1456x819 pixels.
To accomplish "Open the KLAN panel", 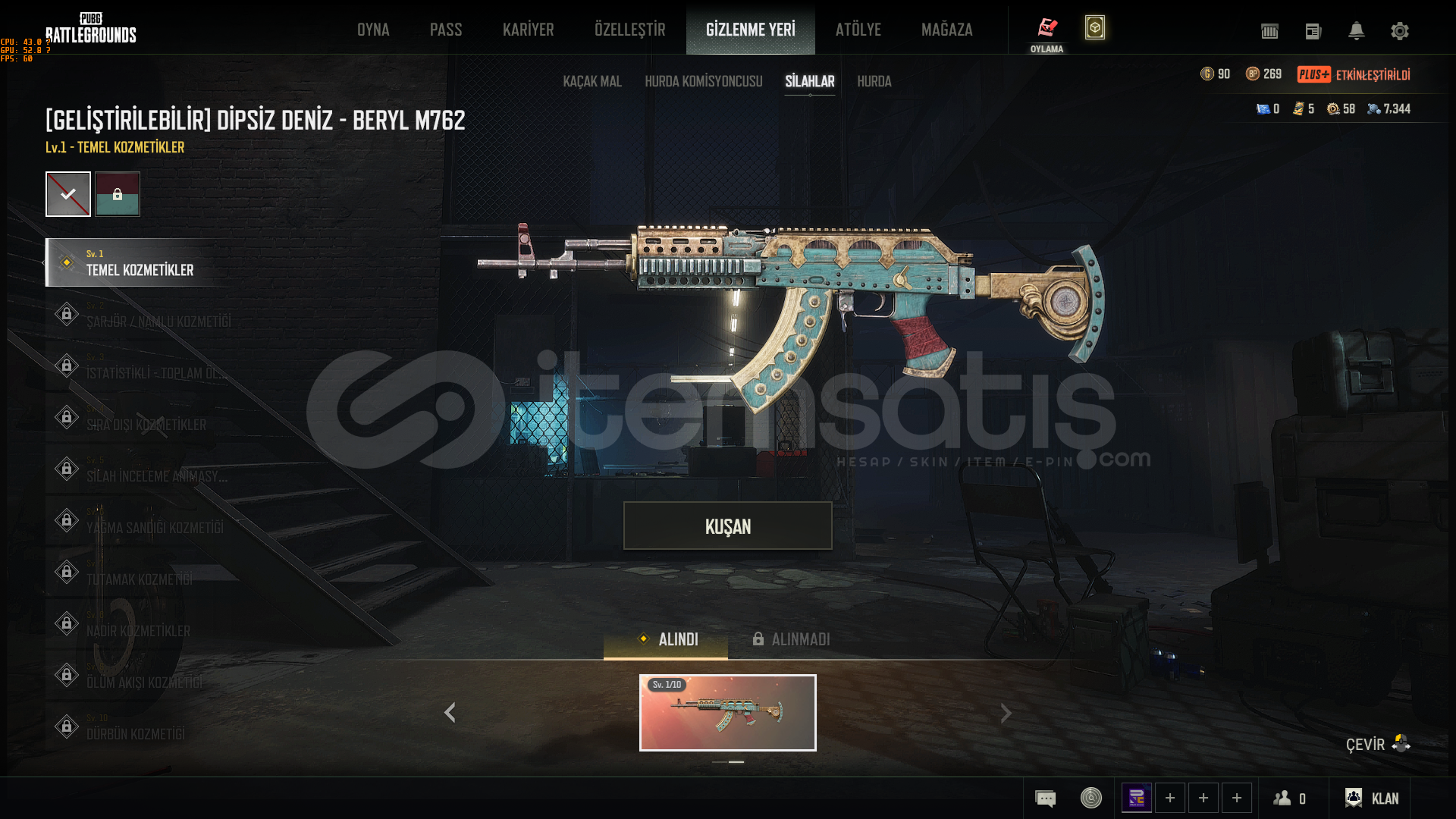I will point(1372,798).
